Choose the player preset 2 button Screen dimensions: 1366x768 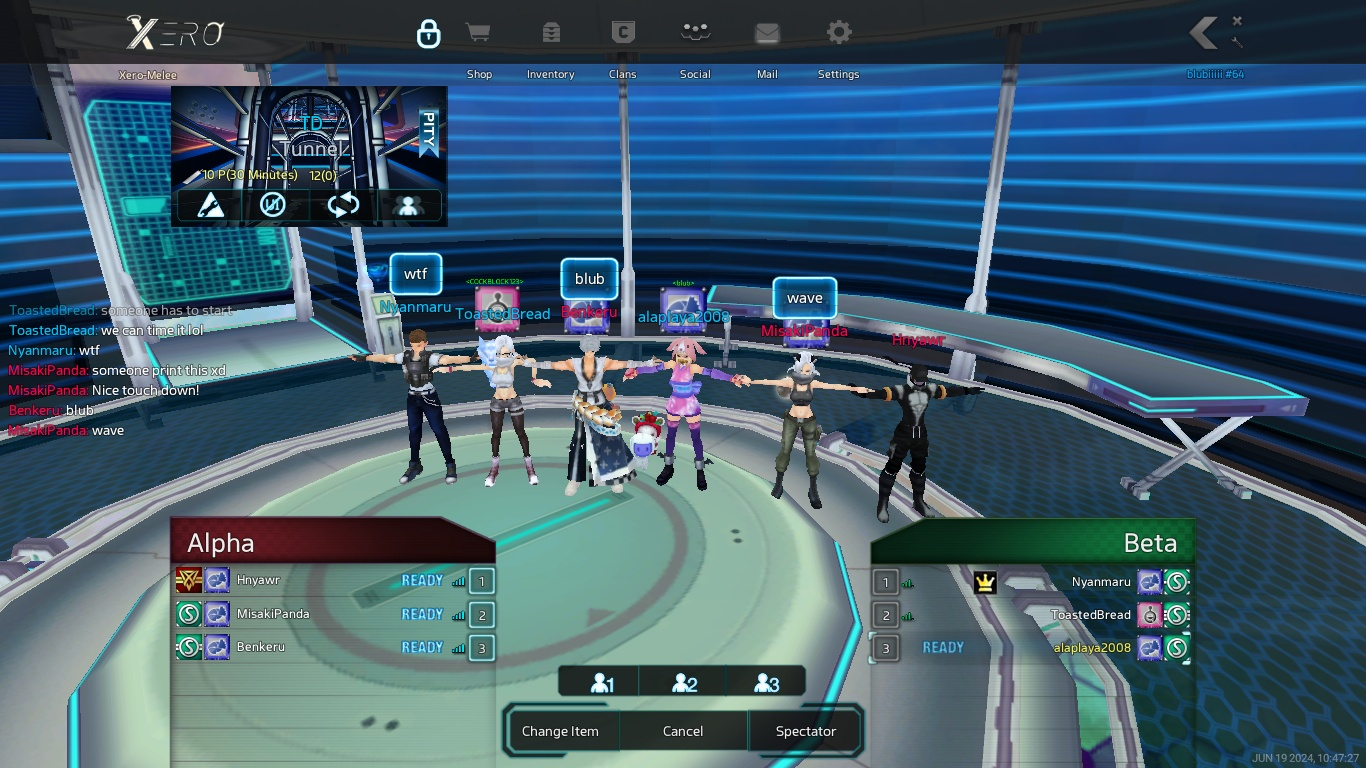point(684,684)
